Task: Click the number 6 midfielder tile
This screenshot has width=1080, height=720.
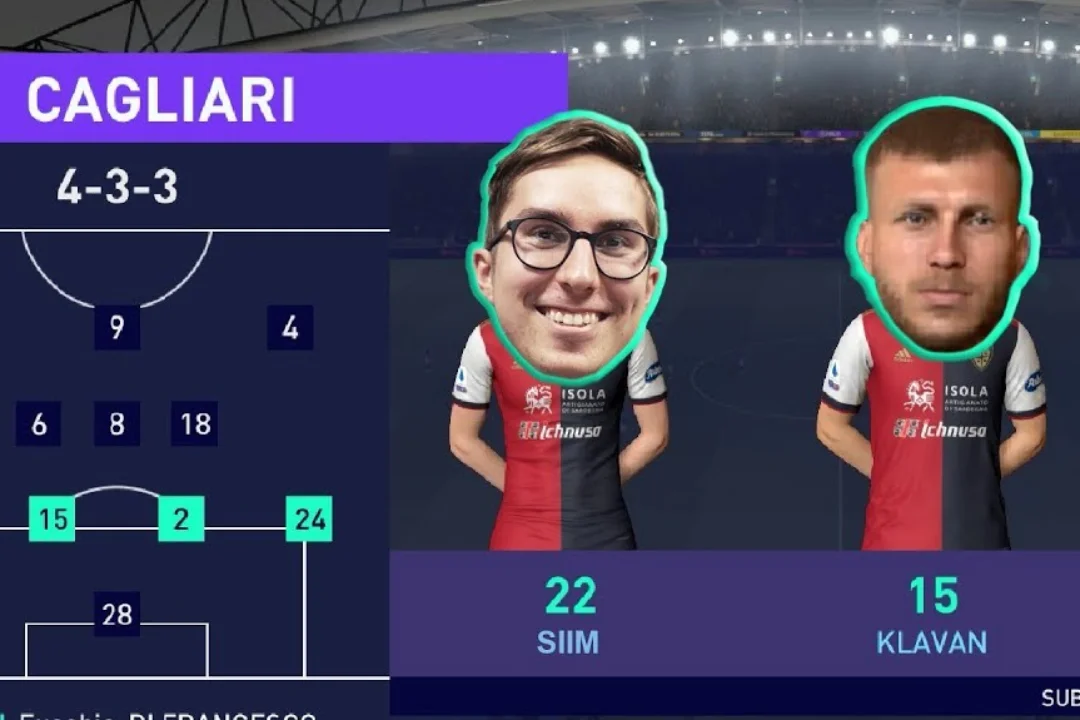Action: coord(39,424)
